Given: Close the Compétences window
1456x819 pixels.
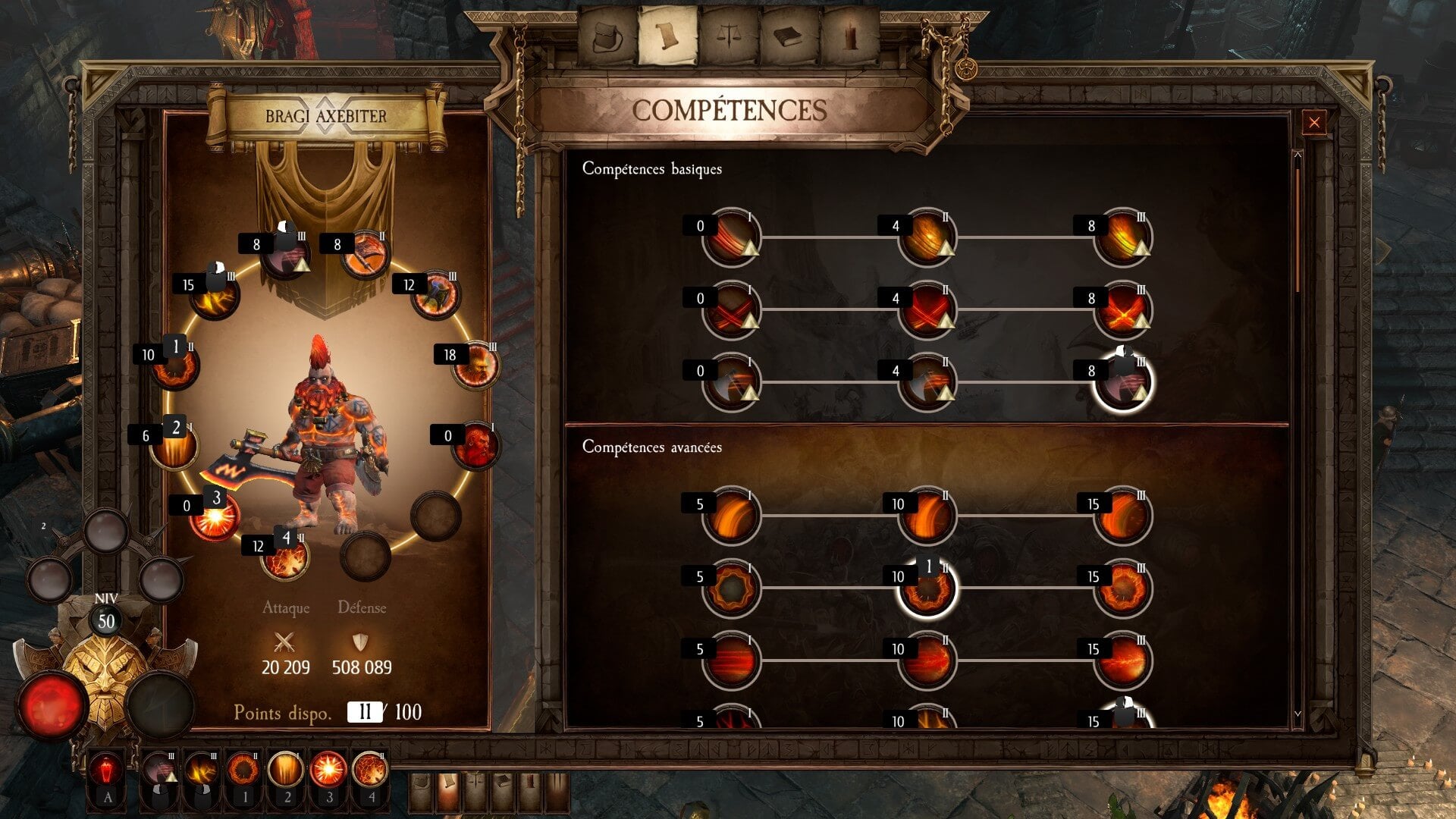Looking at the screenshot, I should click(1314, 122).
